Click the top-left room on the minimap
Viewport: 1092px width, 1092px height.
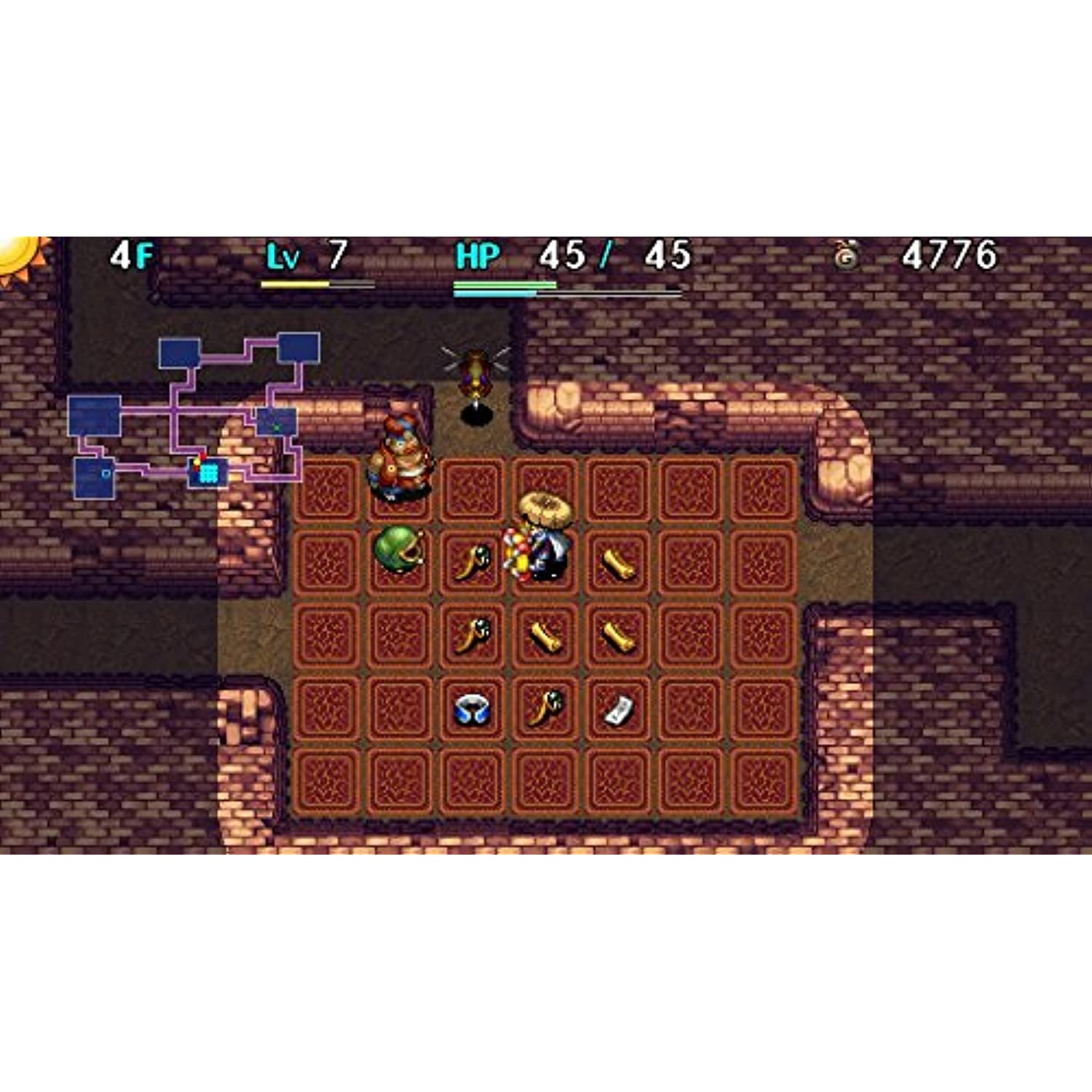click(x=178, y=354)
